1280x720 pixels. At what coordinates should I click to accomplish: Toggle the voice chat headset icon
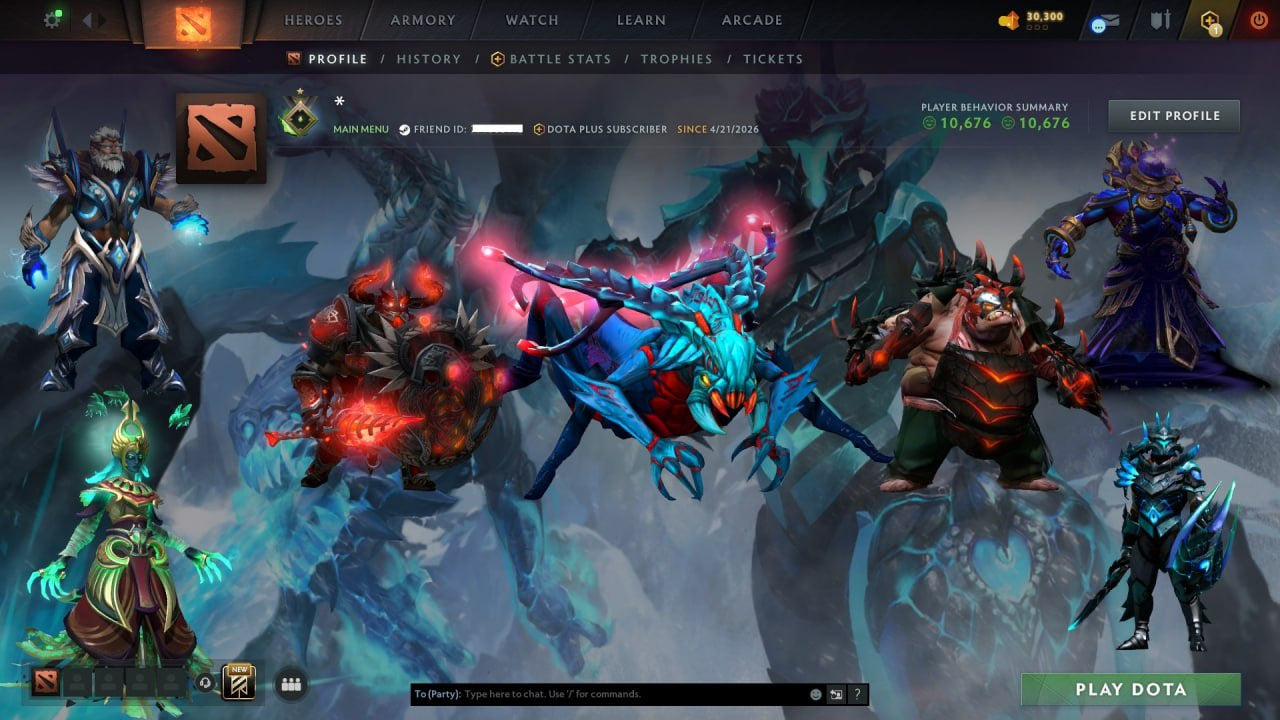(206, 683)
